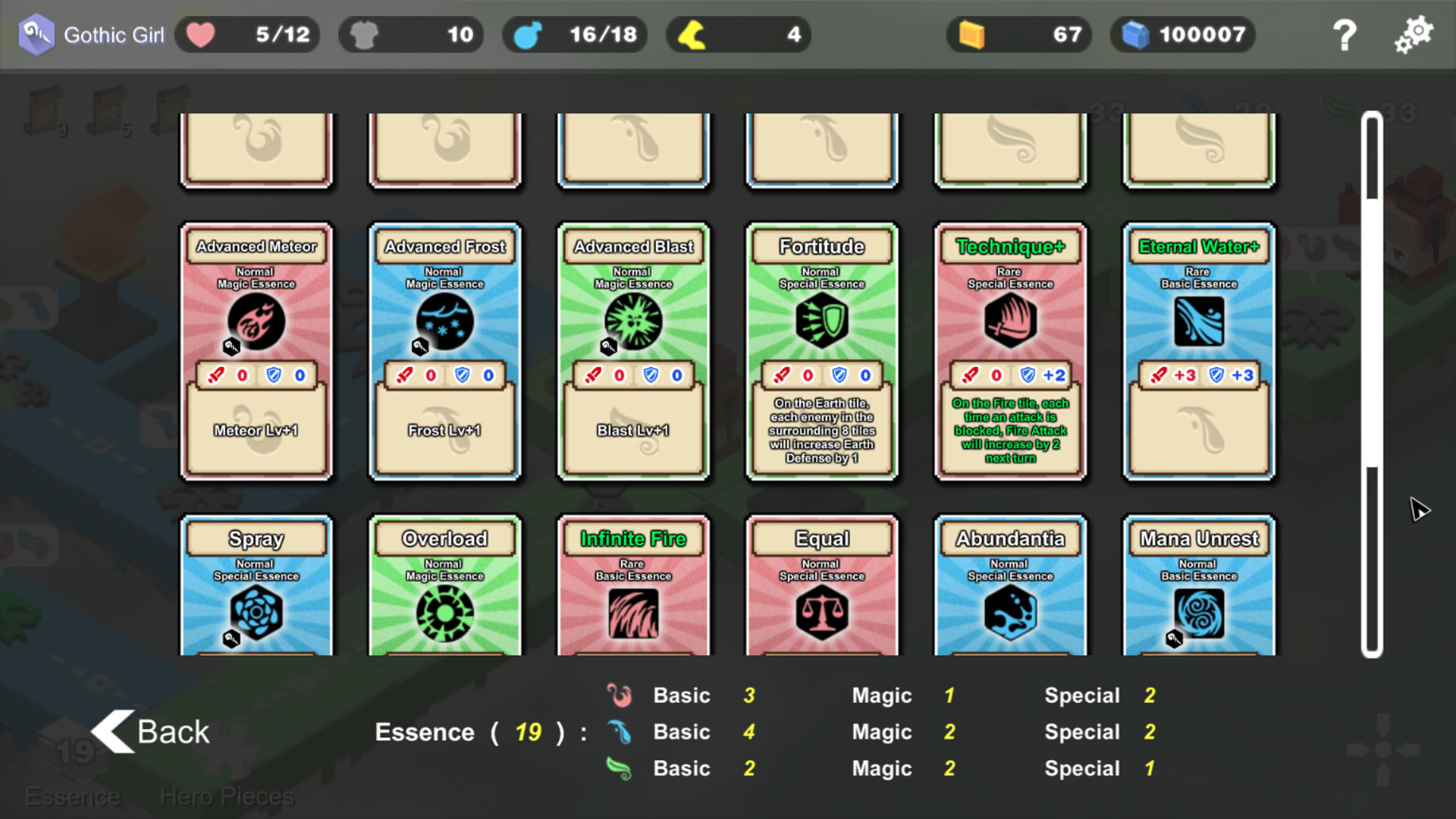Check the heart health counter icon

pyautogui.click(x=199, y=34)
